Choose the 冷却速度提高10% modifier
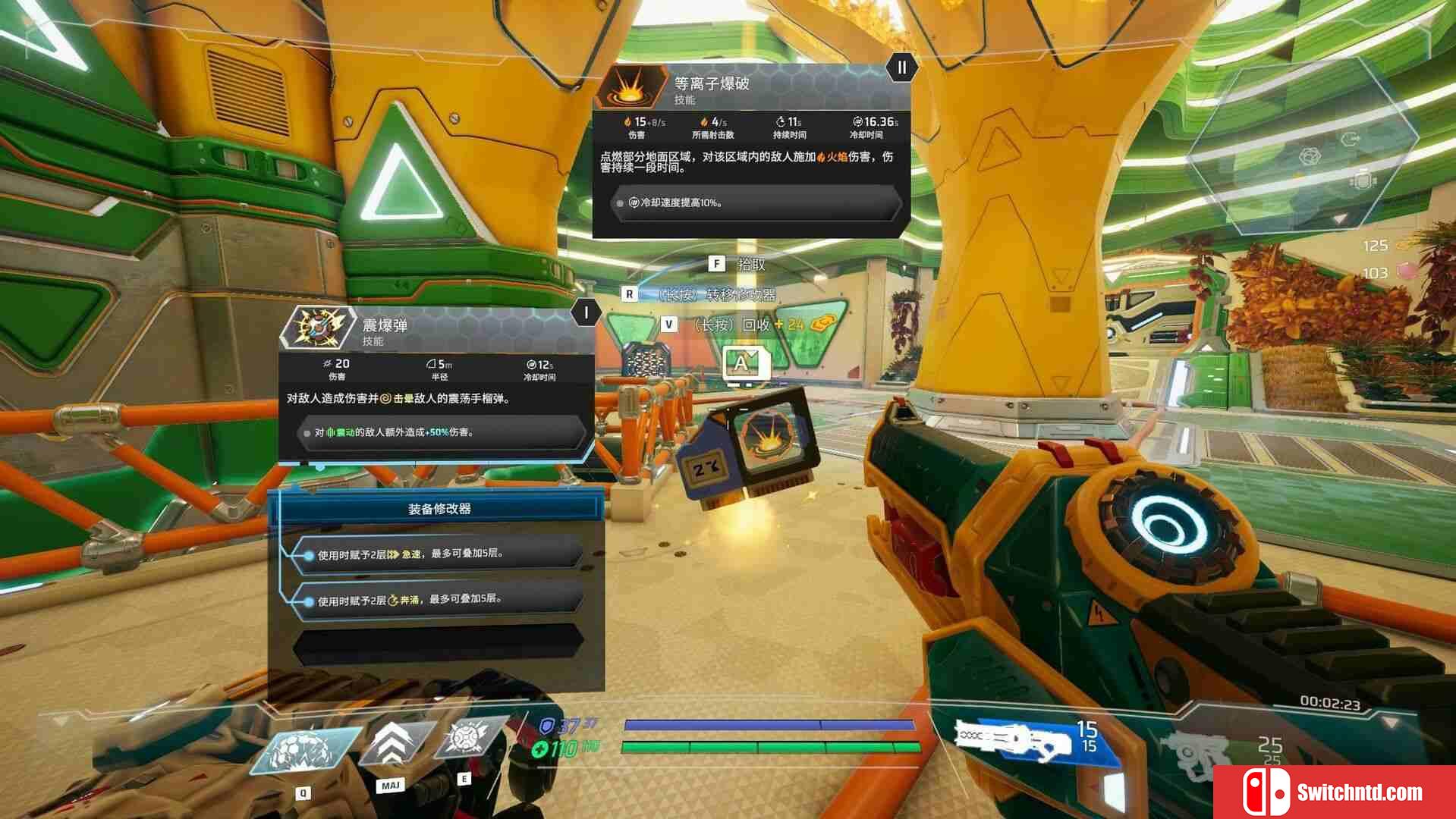Screen dimensions: 1456x819 pos(755,203)
